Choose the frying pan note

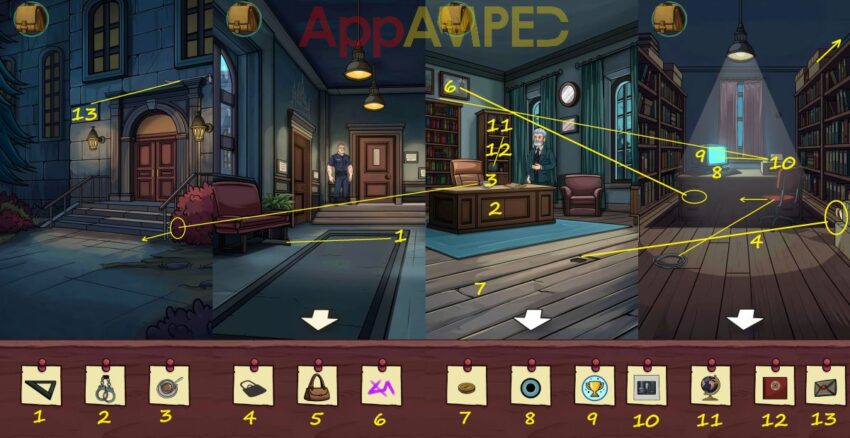point(167,384)
